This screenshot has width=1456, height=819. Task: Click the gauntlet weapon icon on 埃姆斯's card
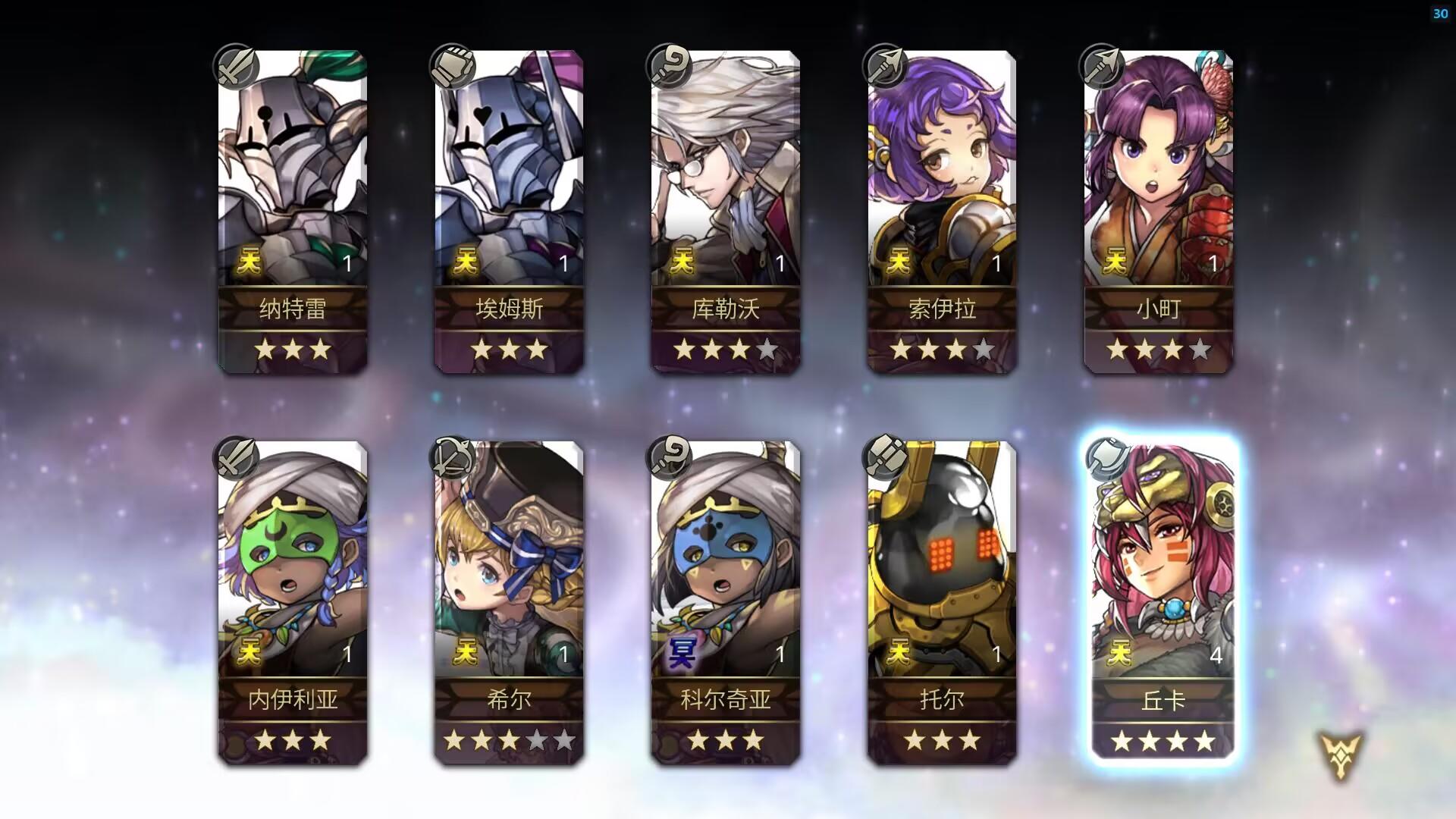pos(453,67)
